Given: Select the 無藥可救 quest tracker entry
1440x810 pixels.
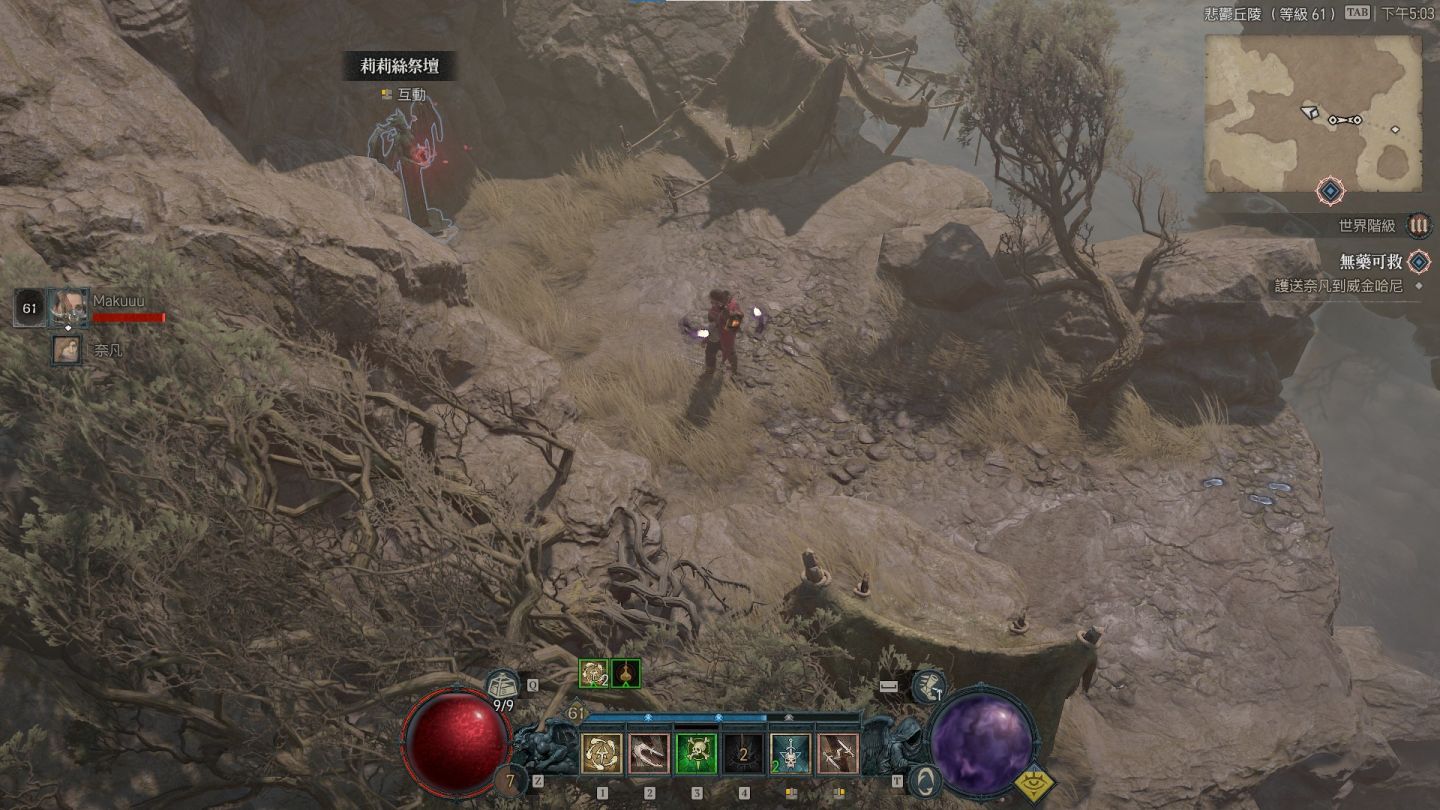Looking at the screenshot, I should (1370, 262).
